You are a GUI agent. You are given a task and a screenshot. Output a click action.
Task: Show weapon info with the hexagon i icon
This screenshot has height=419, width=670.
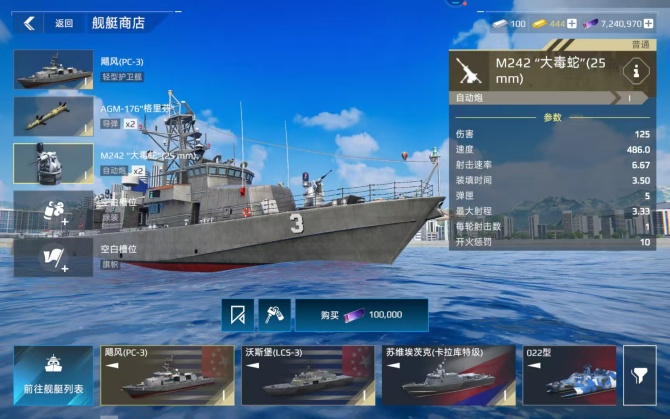632,71
